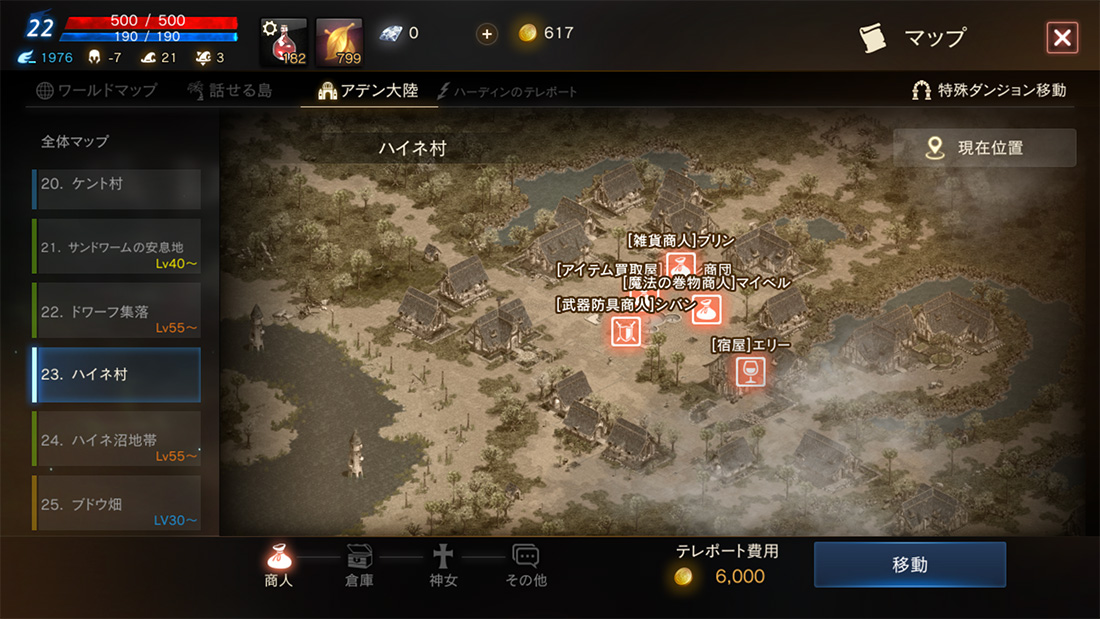The width and height of the screenshot is (1100, 619).
Task: Select 23. ハイネ村 list entry
Action: tap(116, 374)
